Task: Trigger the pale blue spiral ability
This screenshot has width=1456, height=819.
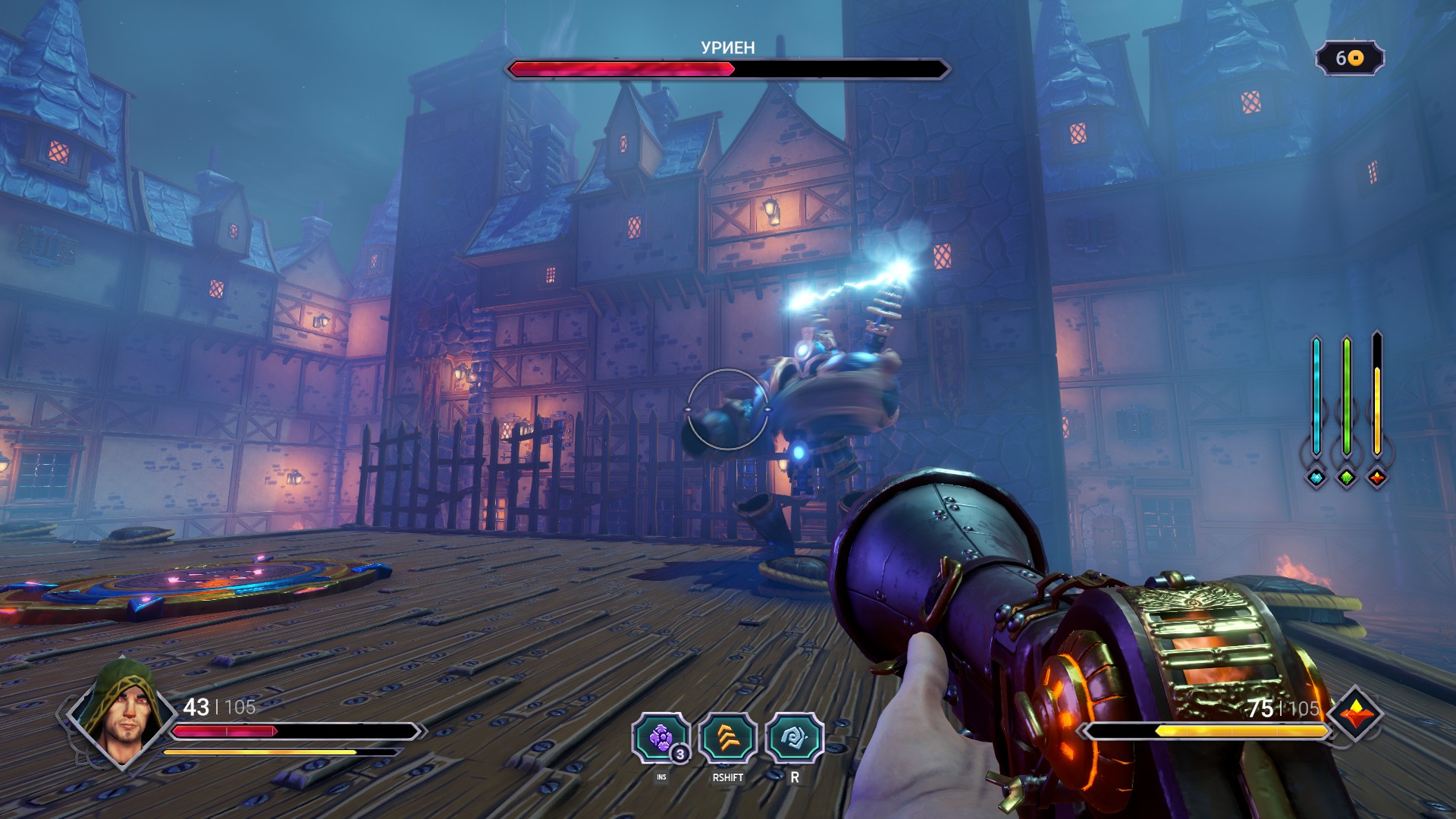Action: 795,738
